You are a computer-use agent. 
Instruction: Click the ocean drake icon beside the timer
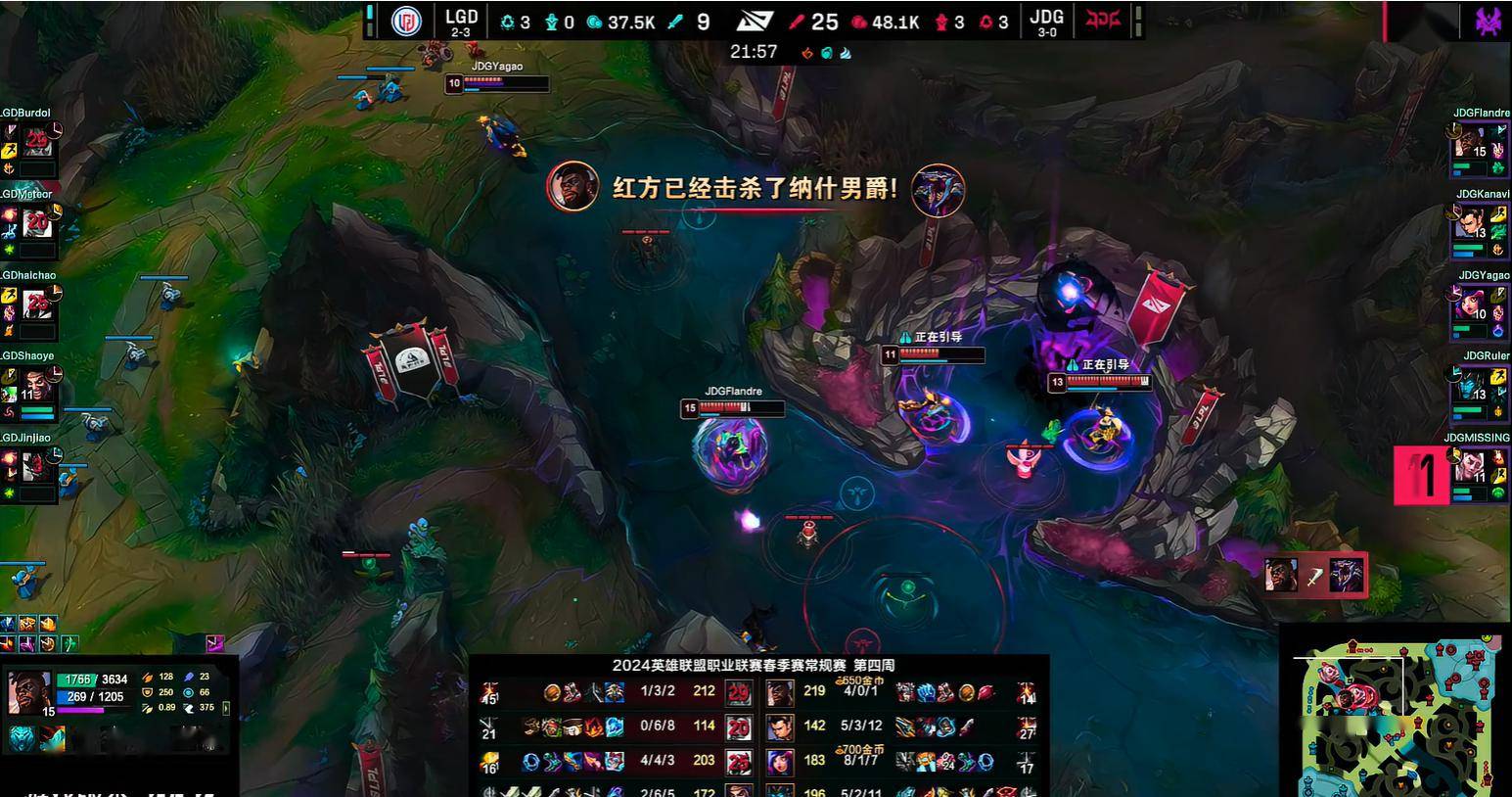pyautogui.click(x=826, y=52)
